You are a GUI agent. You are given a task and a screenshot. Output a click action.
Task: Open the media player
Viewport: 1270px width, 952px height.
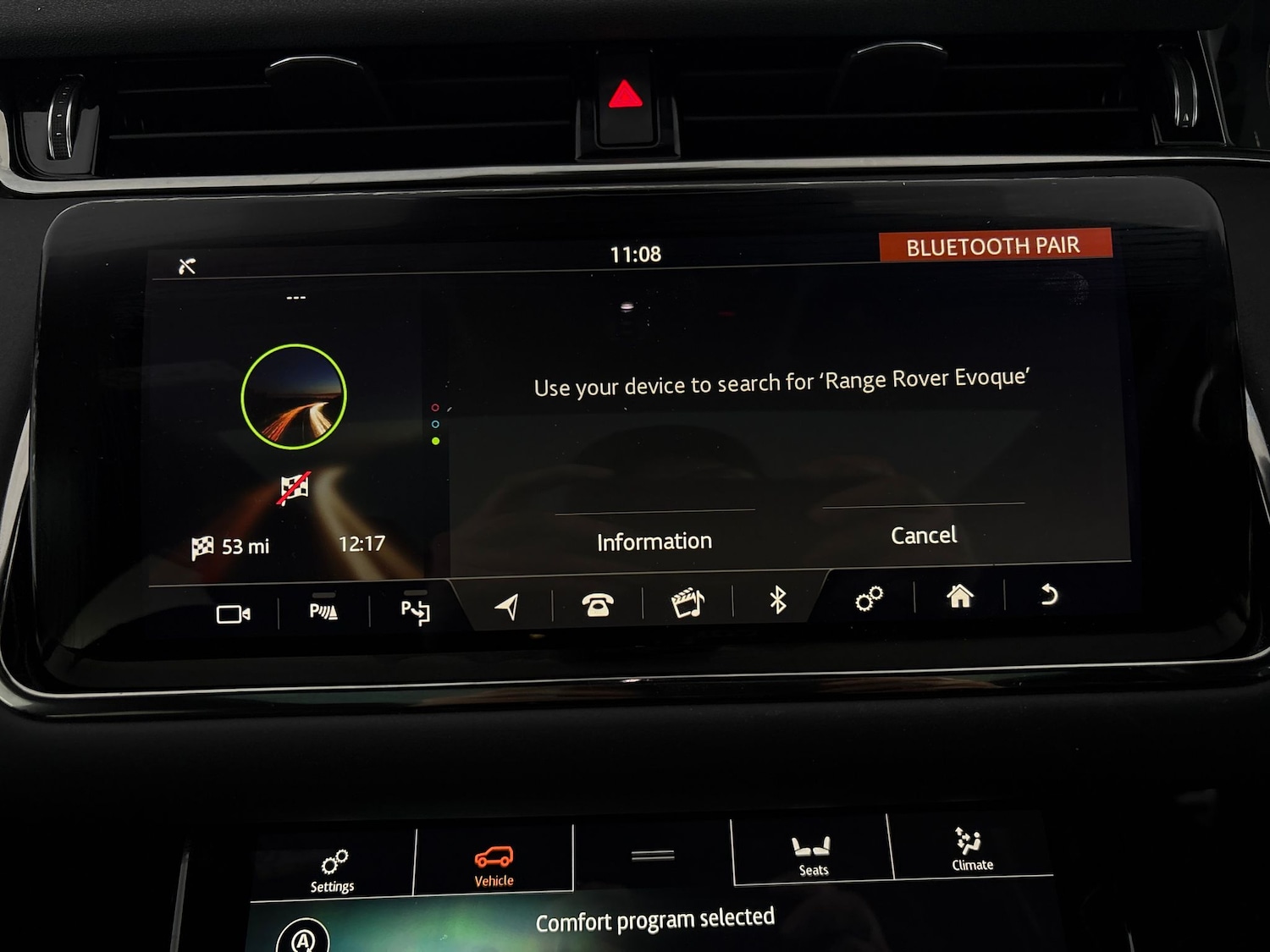tap(687, 603)
